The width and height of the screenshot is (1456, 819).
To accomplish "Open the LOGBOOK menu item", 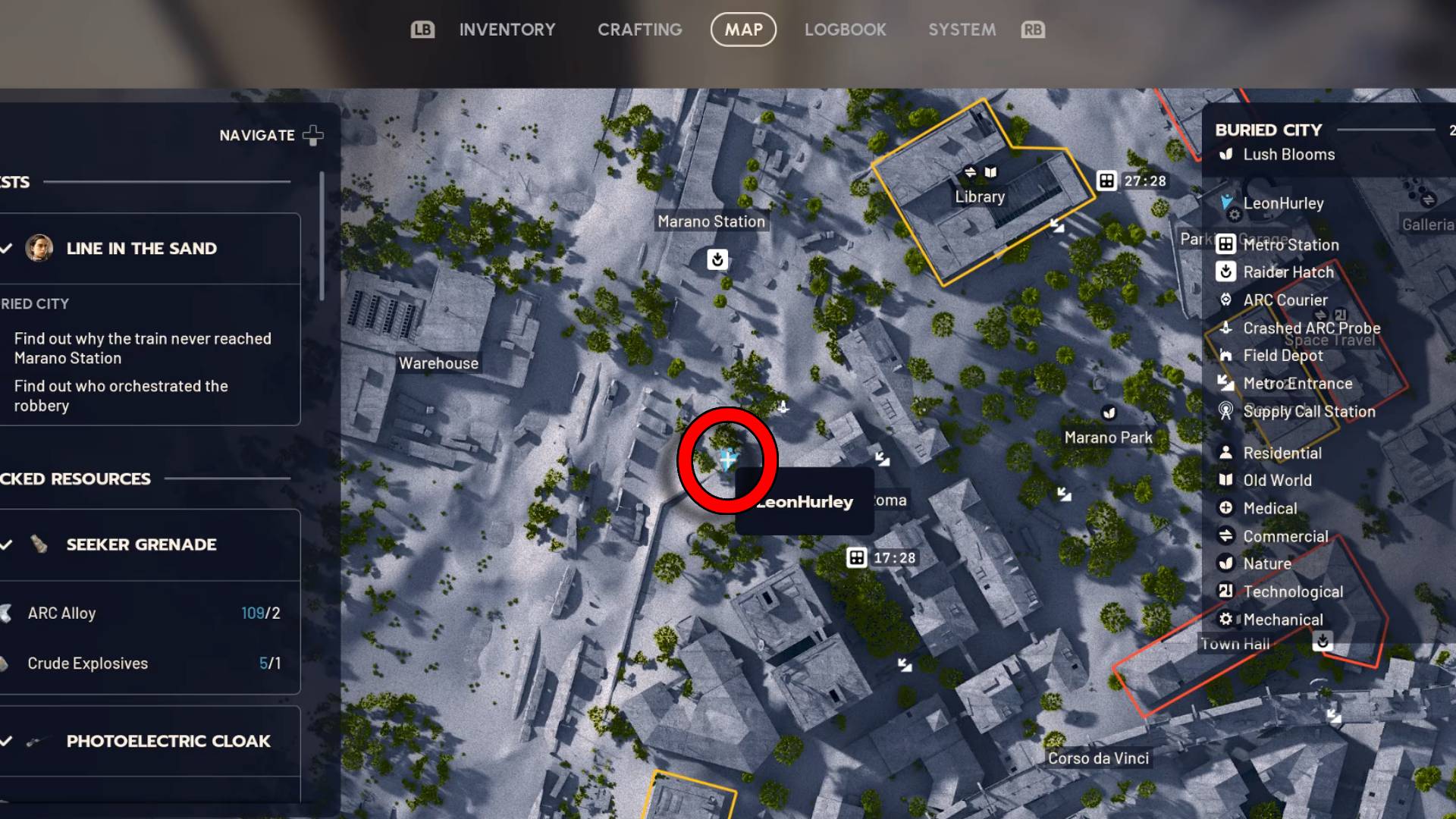I will pos(846,30).
